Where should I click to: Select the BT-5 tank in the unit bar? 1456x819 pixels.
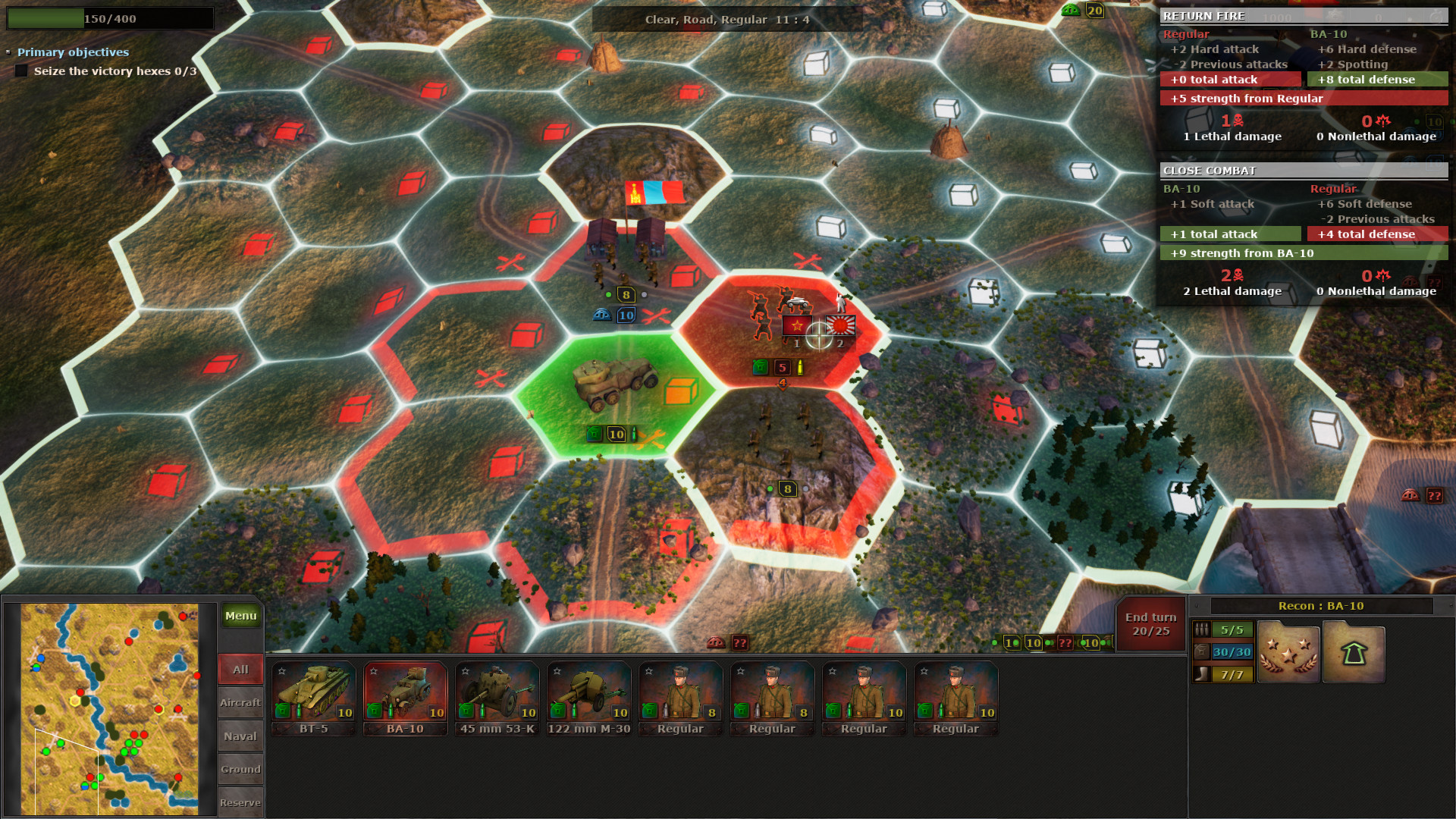313,694
